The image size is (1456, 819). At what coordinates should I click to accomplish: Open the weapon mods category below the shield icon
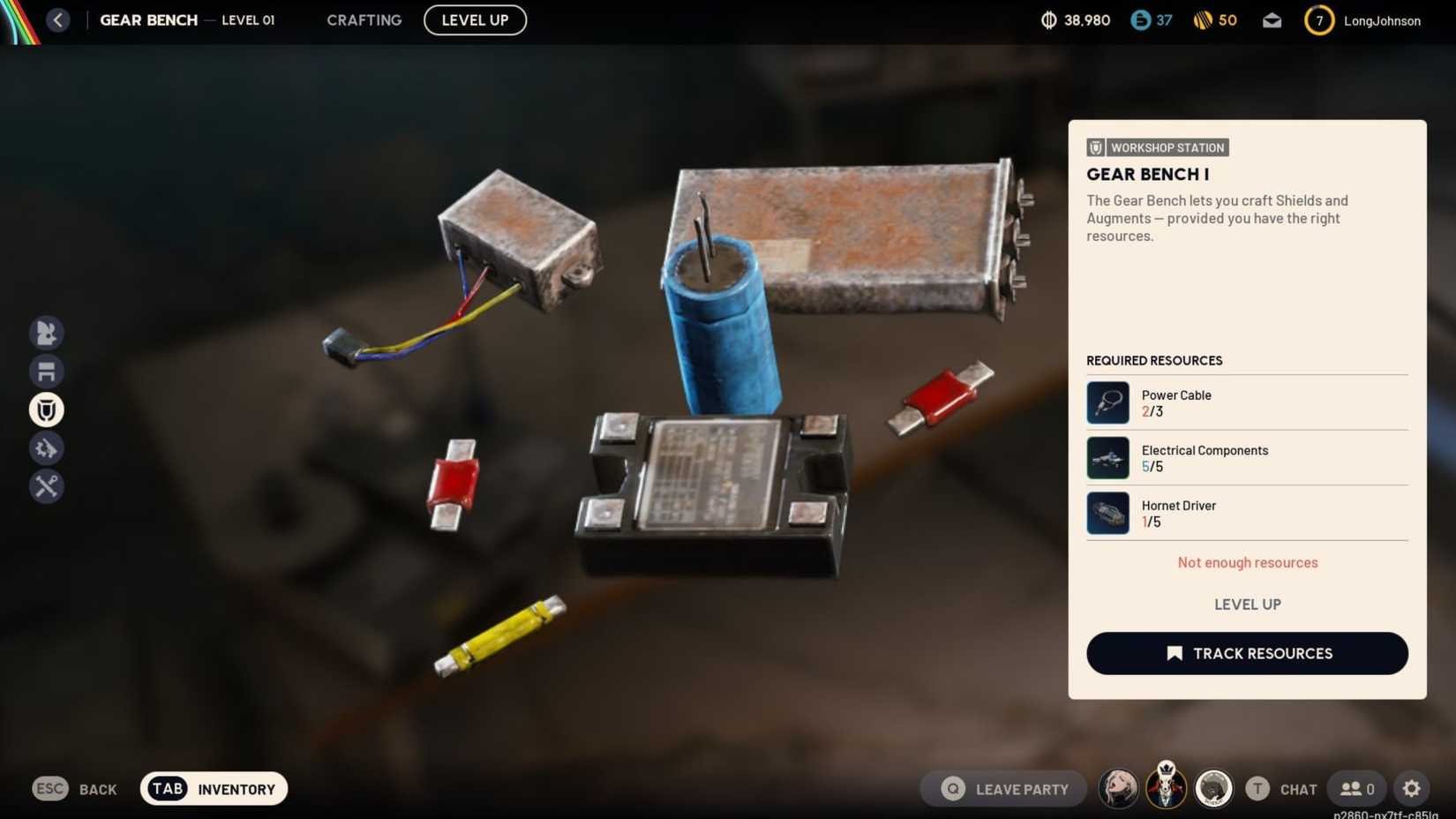click(x=47, y=447)
